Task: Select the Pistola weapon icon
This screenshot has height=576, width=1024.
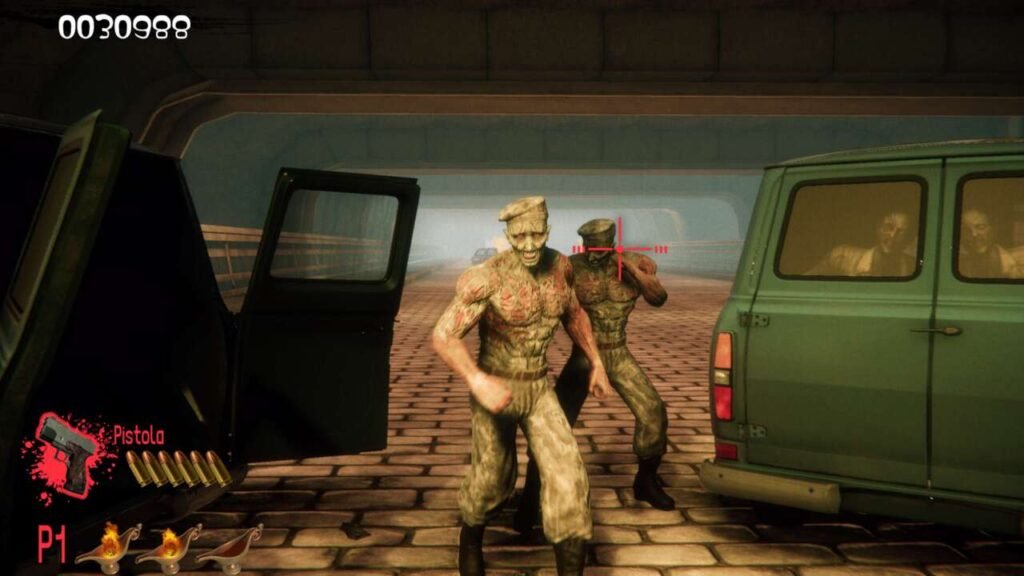Action: point(67,453)
